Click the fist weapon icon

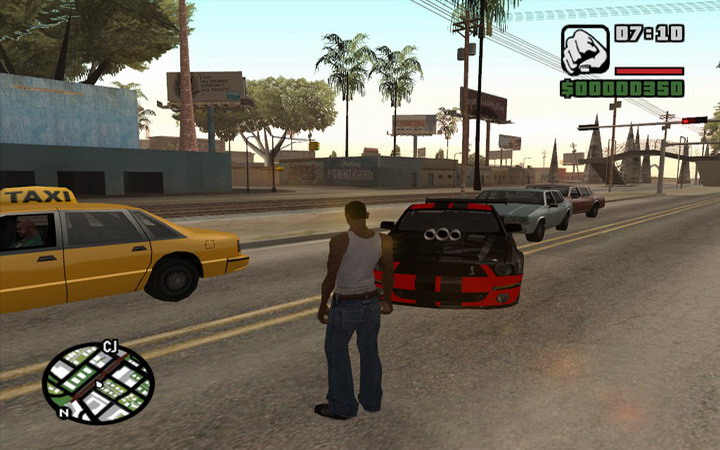pyautogui.click(x=585, y=50)
